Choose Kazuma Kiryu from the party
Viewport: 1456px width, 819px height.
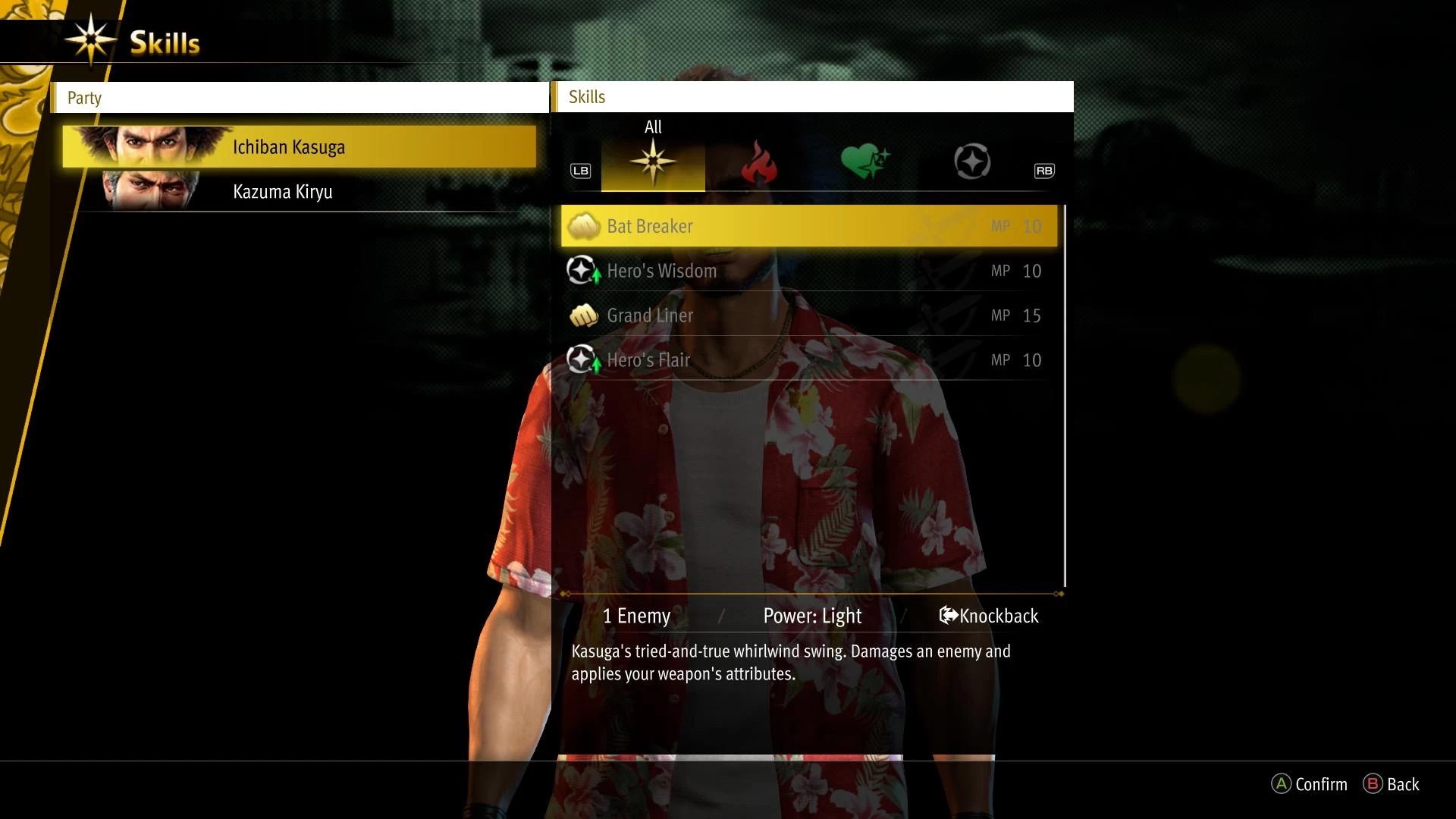(x=300, y=192)
